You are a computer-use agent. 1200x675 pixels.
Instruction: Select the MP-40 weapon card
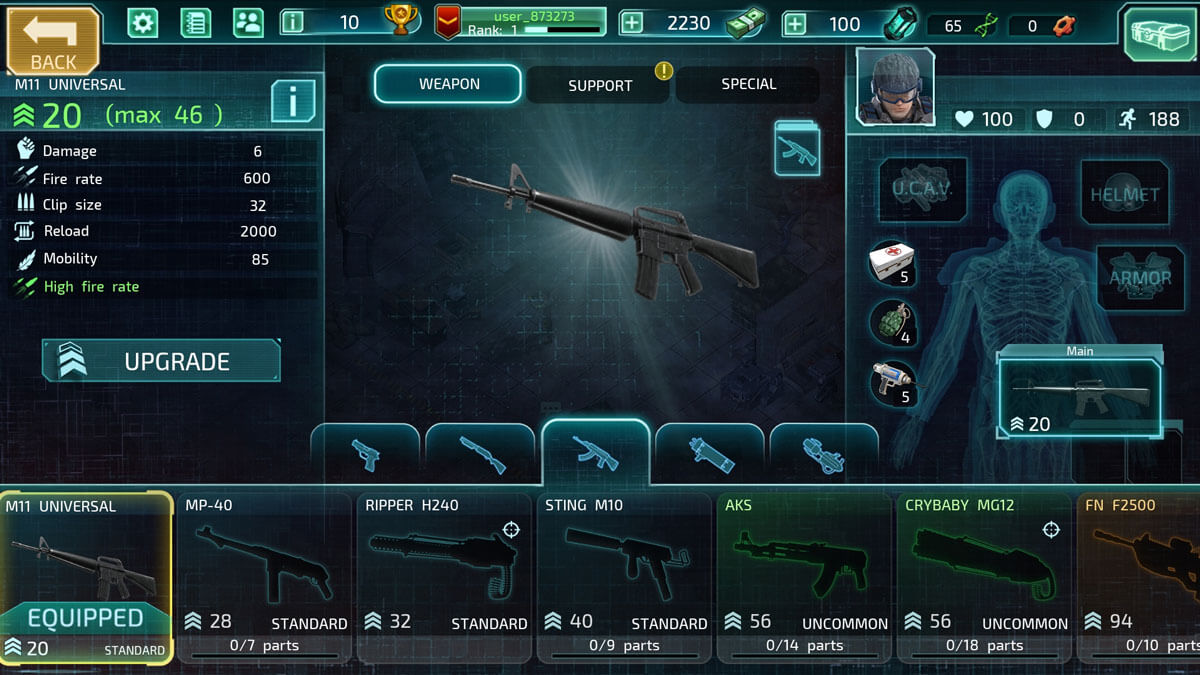265,577
